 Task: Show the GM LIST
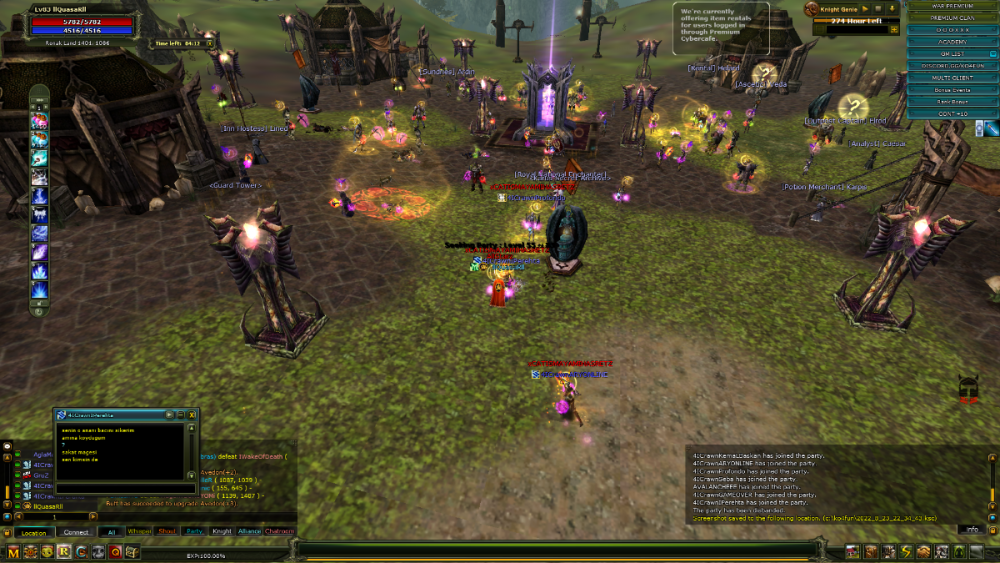(951, 54)
